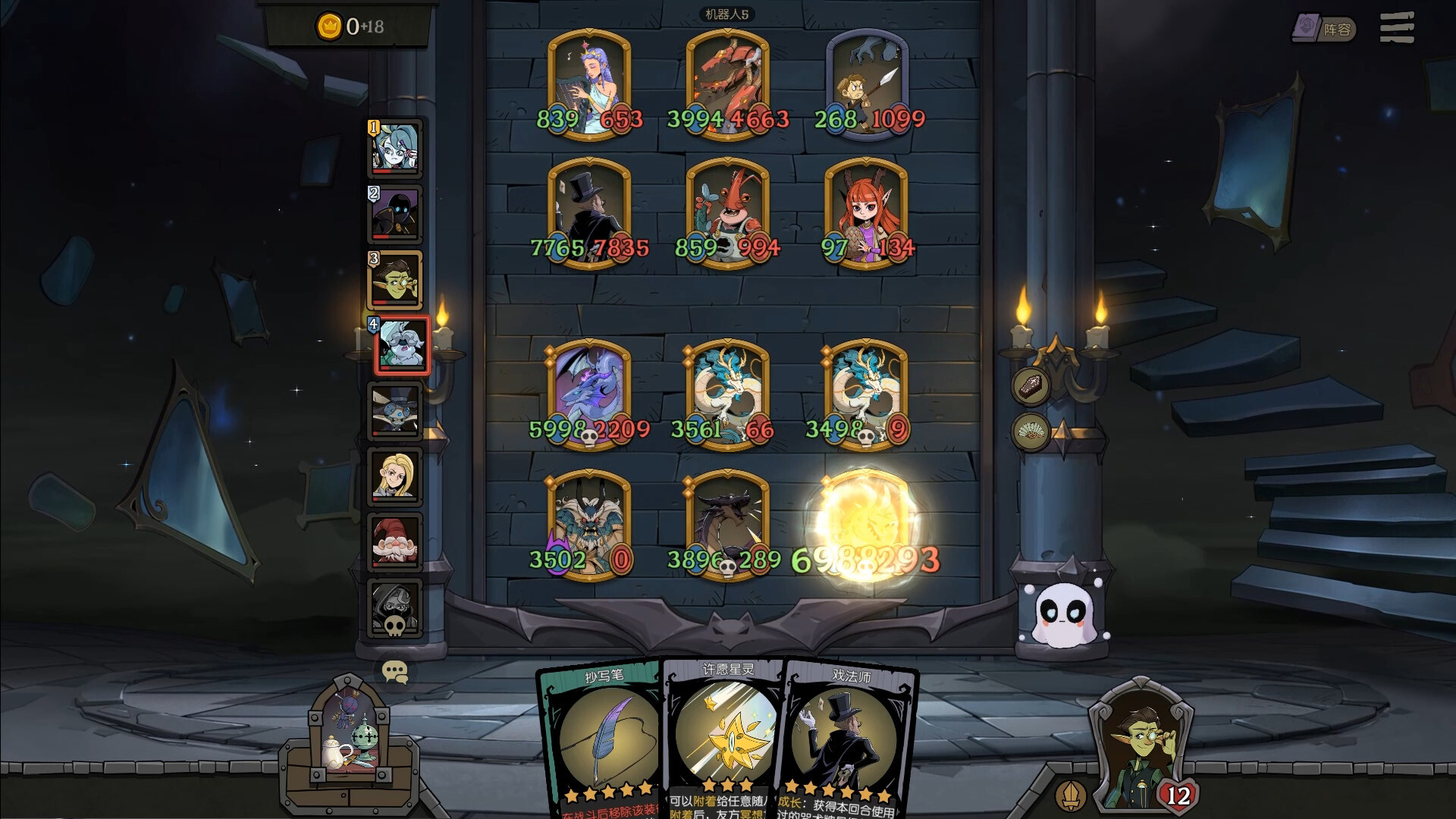Click the folding fan icon
The image size is (1456, 819).
[x=1031, y=431]
